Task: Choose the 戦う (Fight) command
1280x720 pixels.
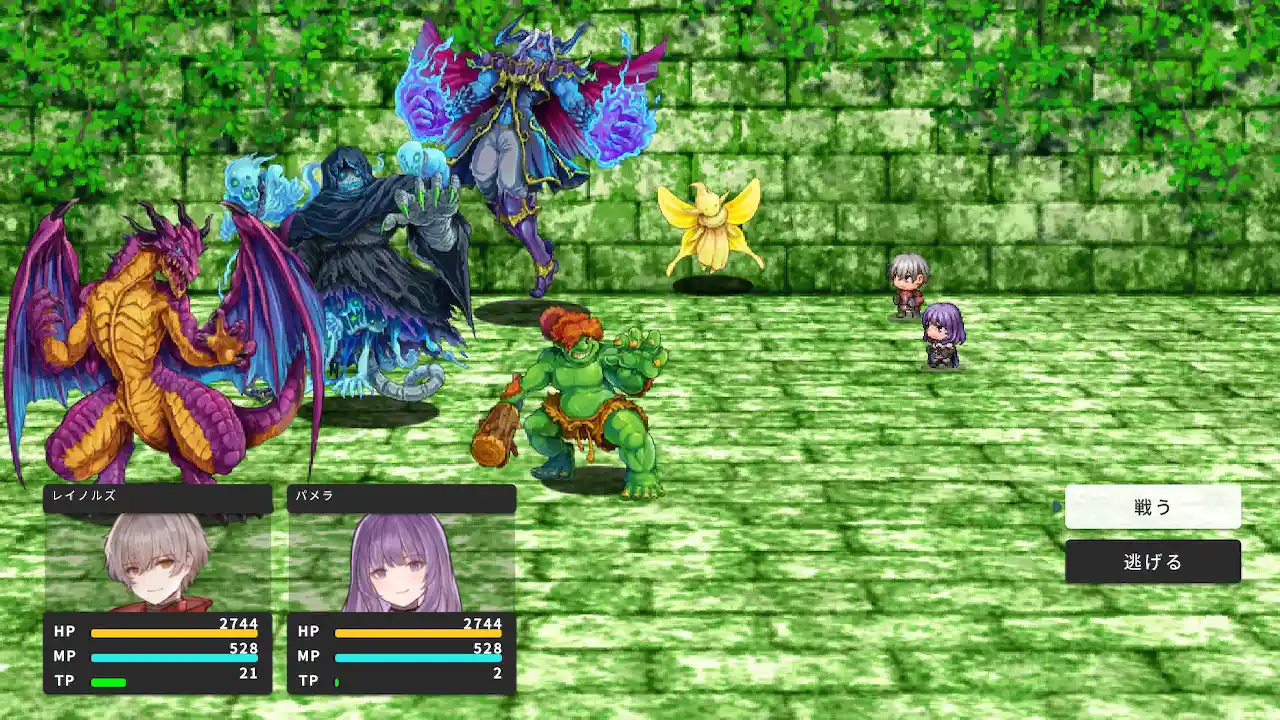Action: tap(1152, 507)
